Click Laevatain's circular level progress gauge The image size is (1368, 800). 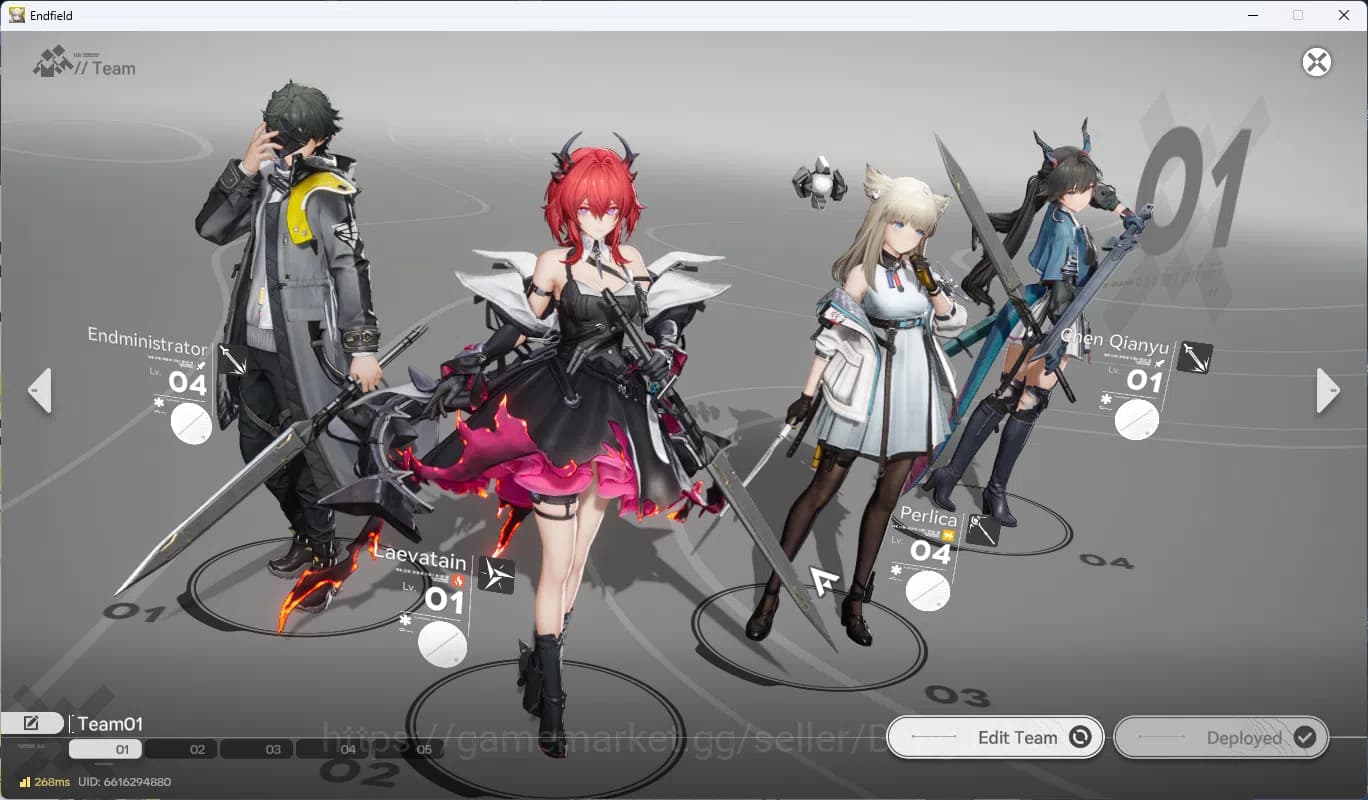[441, 645]
